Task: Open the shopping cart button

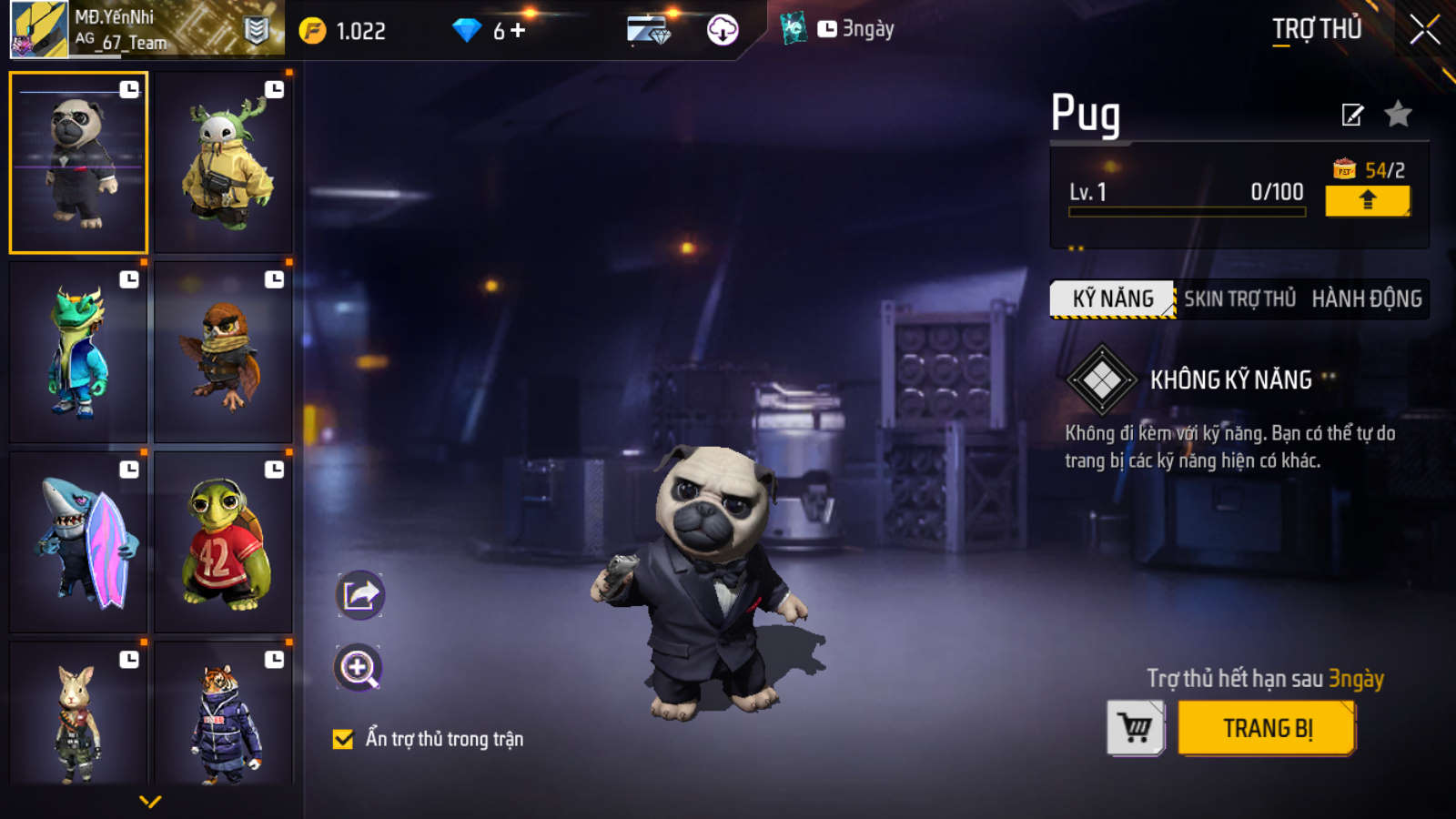Action: (1135, 728)
